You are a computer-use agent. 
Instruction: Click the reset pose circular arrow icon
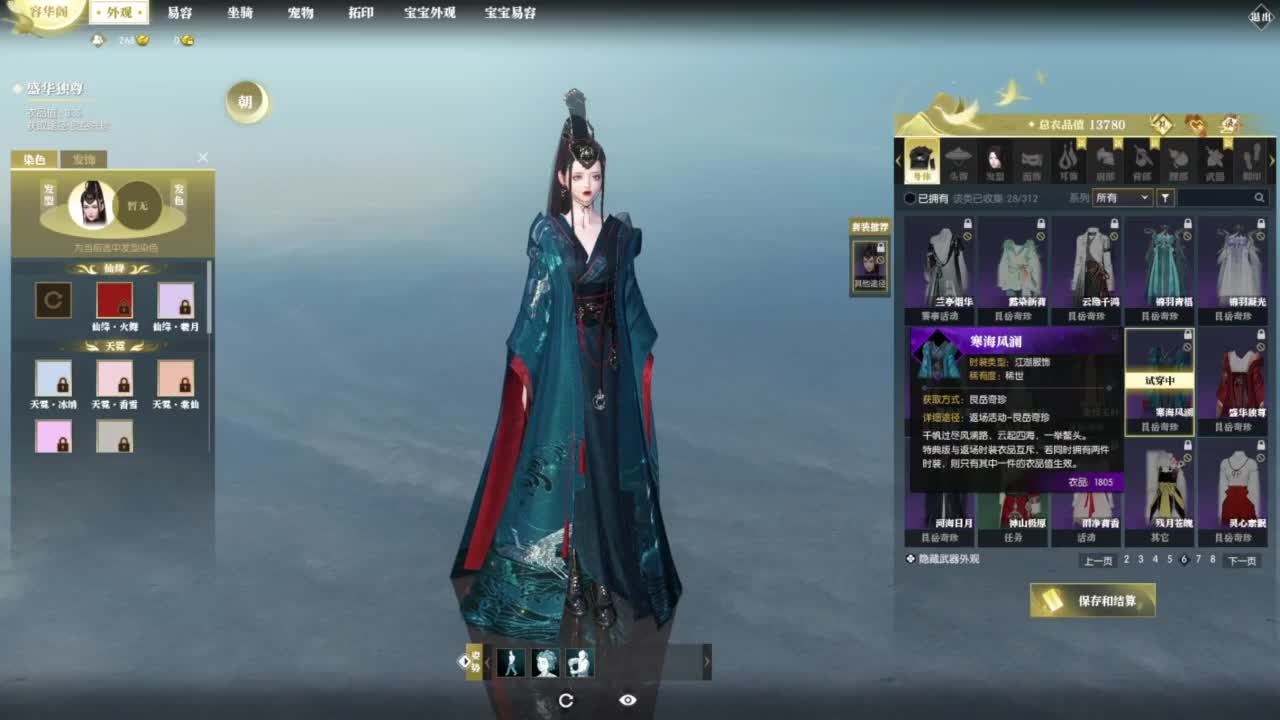point(567,701)
